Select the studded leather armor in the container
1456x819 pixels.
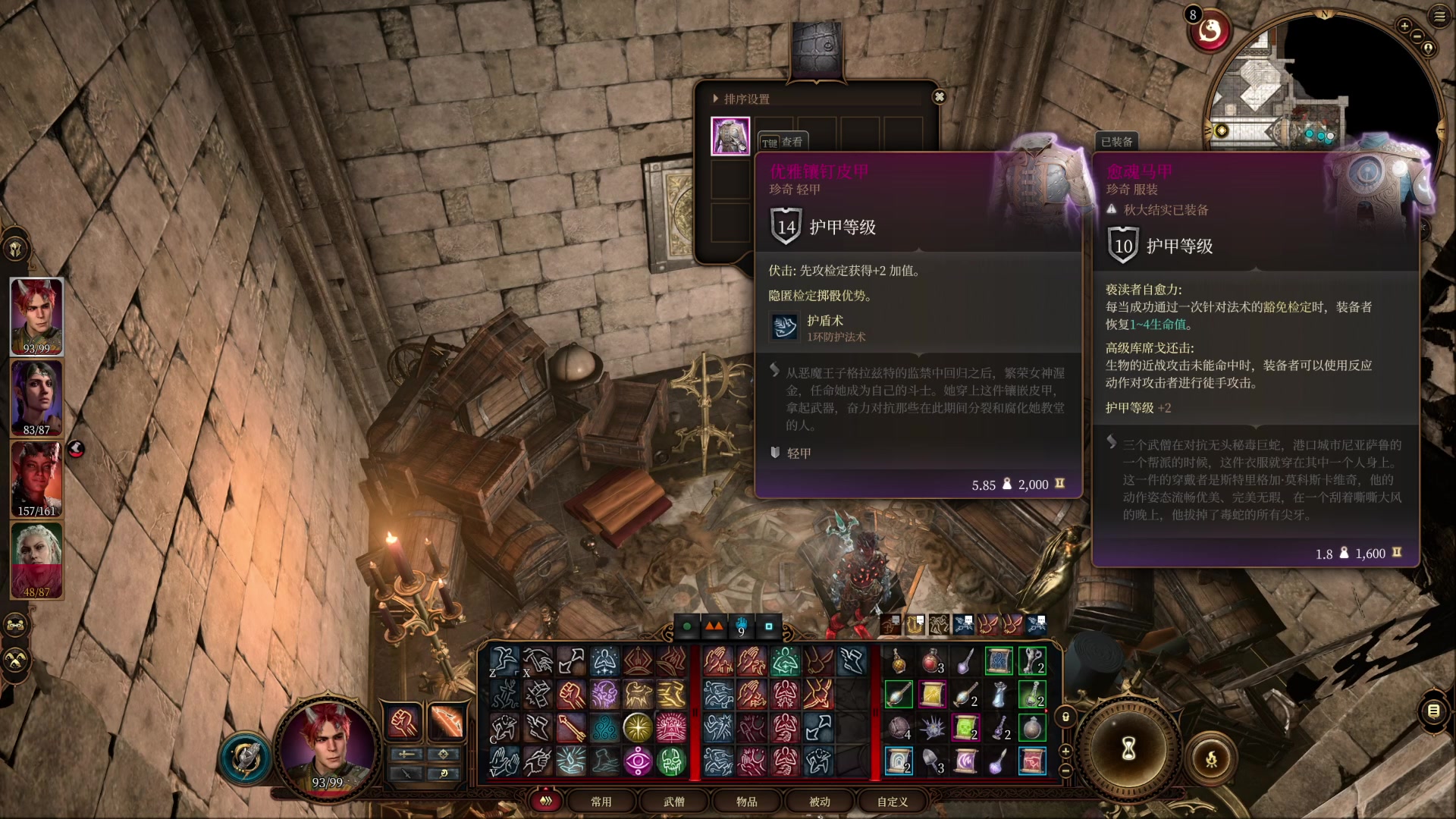(x=730, y=136)
